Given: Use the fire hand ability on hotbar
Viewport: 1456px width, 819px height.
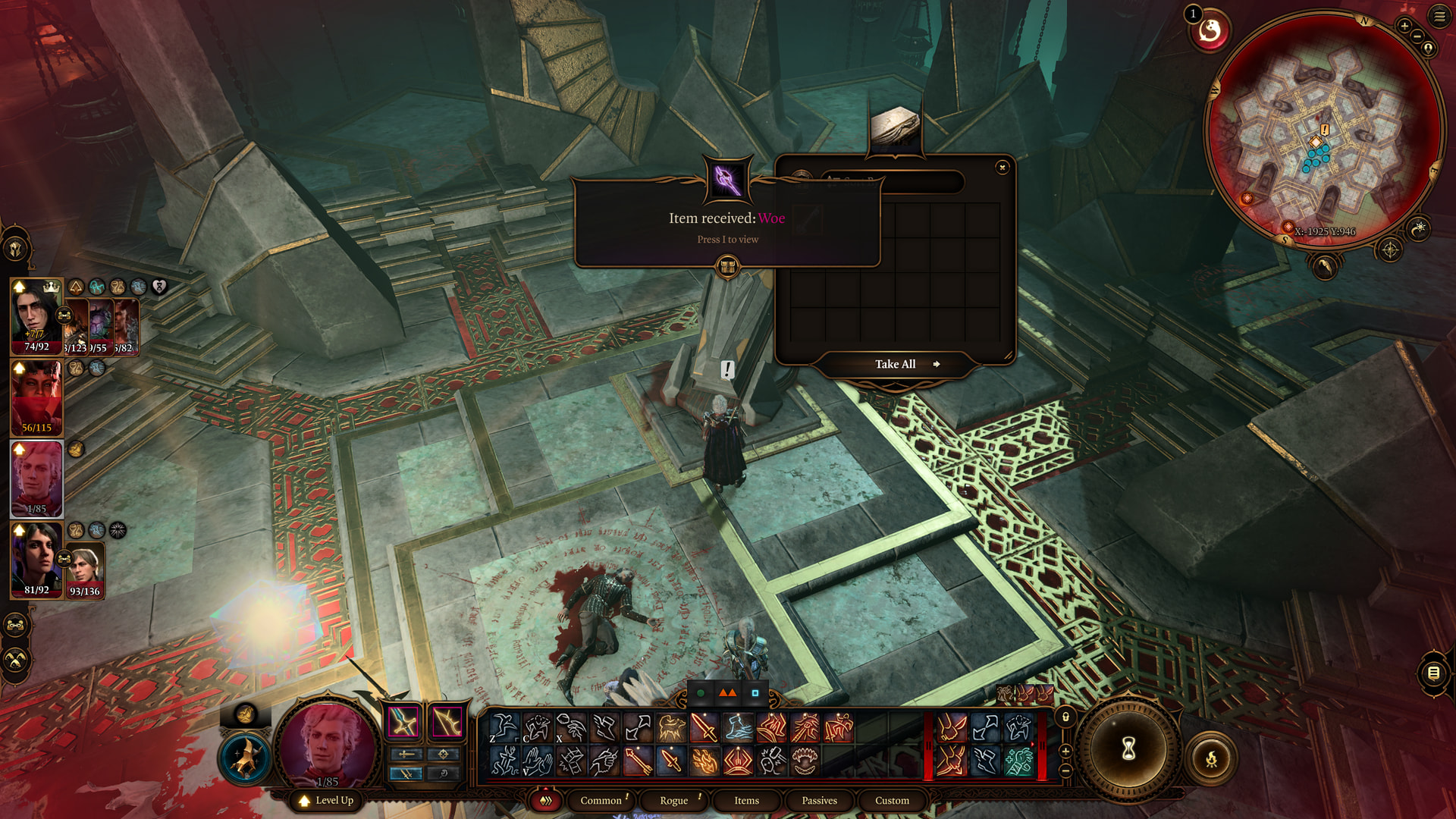Looking at the screenshot, I should click(704, 761).
